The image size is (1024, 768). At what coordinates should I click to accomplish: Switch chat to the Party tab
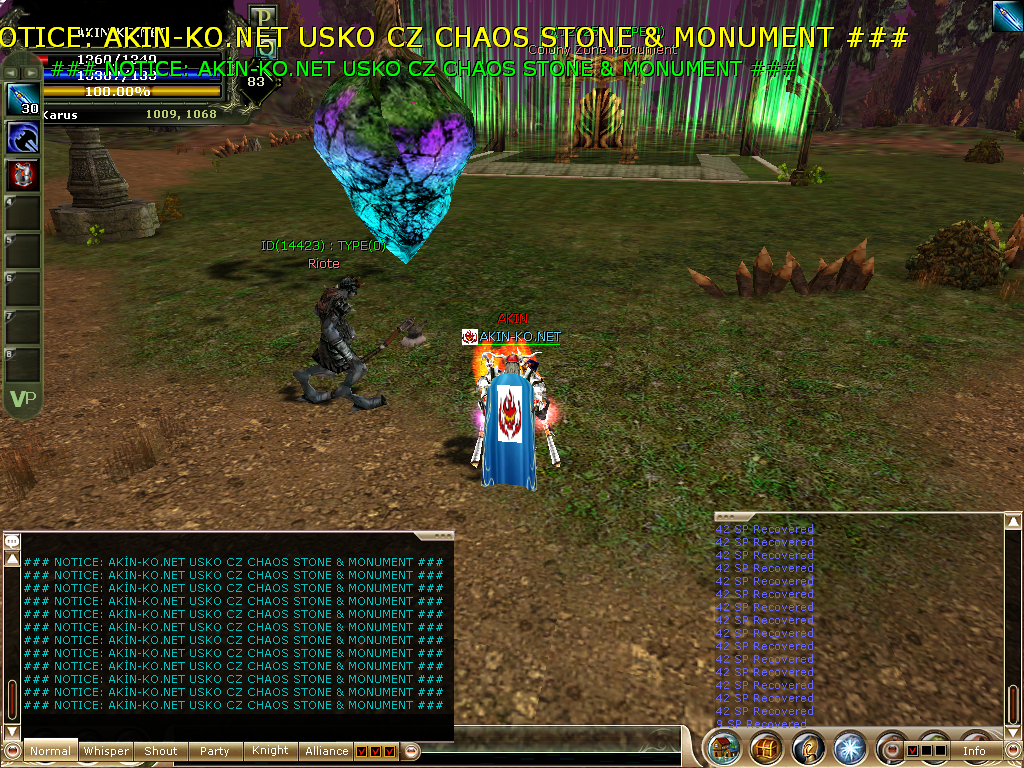215,751
